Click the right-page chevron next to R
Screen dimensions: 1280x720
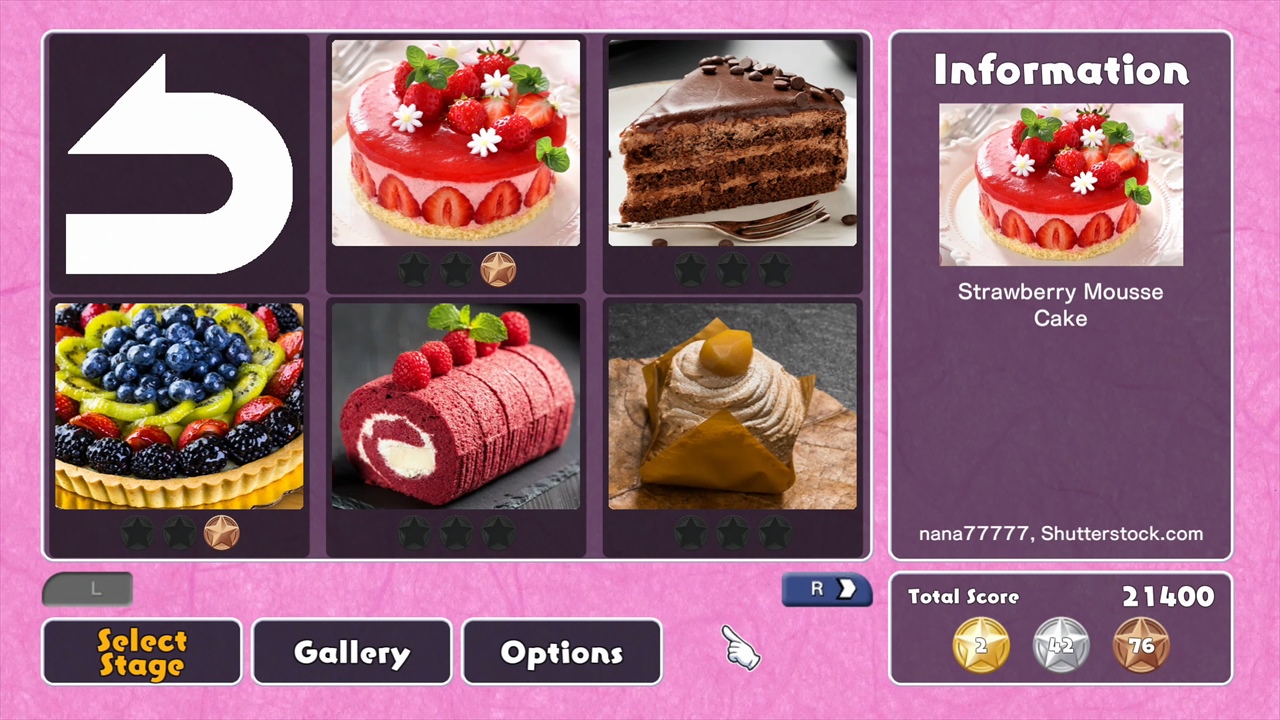click(846, 589)
